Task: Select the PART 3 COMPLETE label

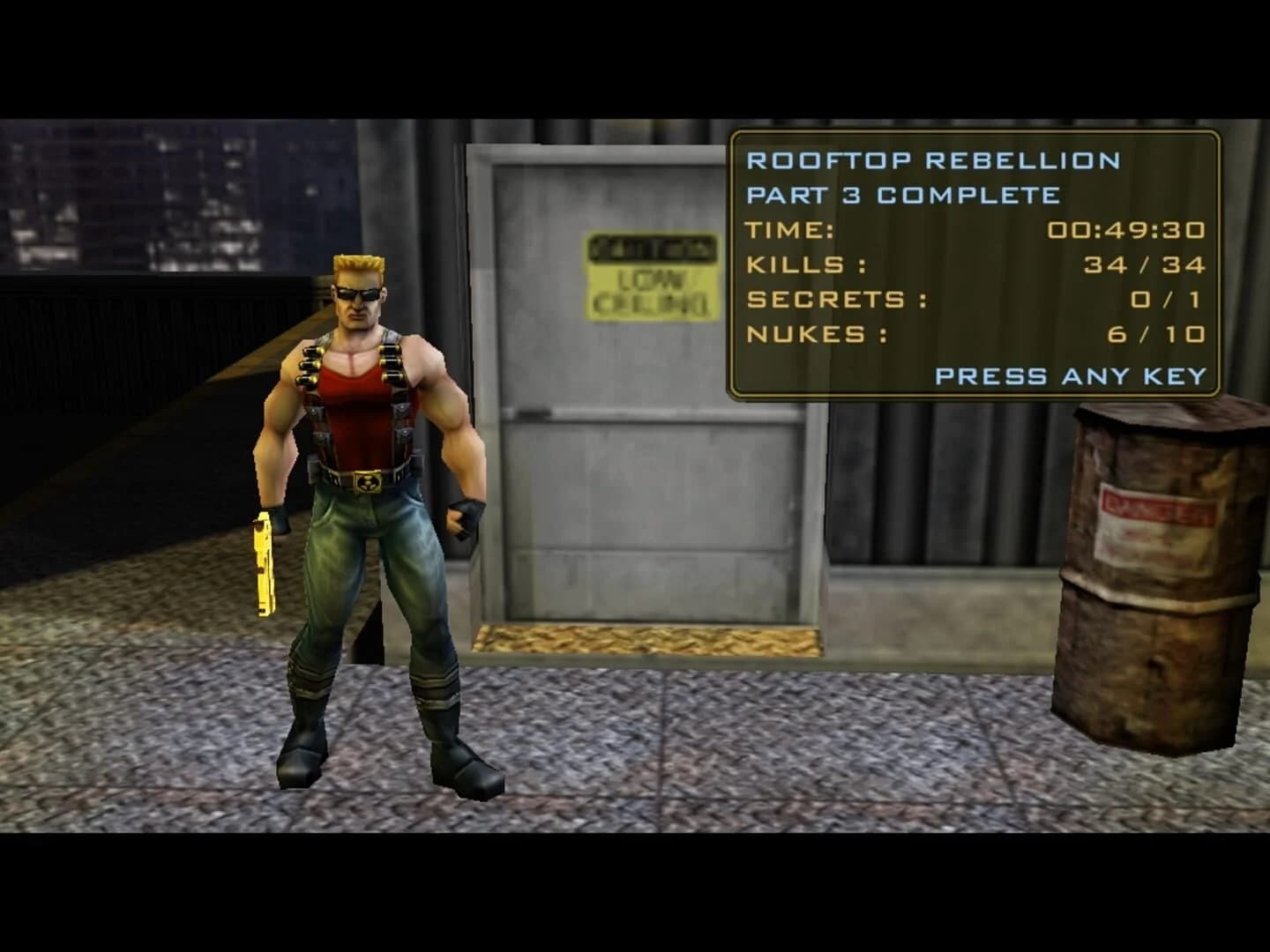Action: click(904, 196)
